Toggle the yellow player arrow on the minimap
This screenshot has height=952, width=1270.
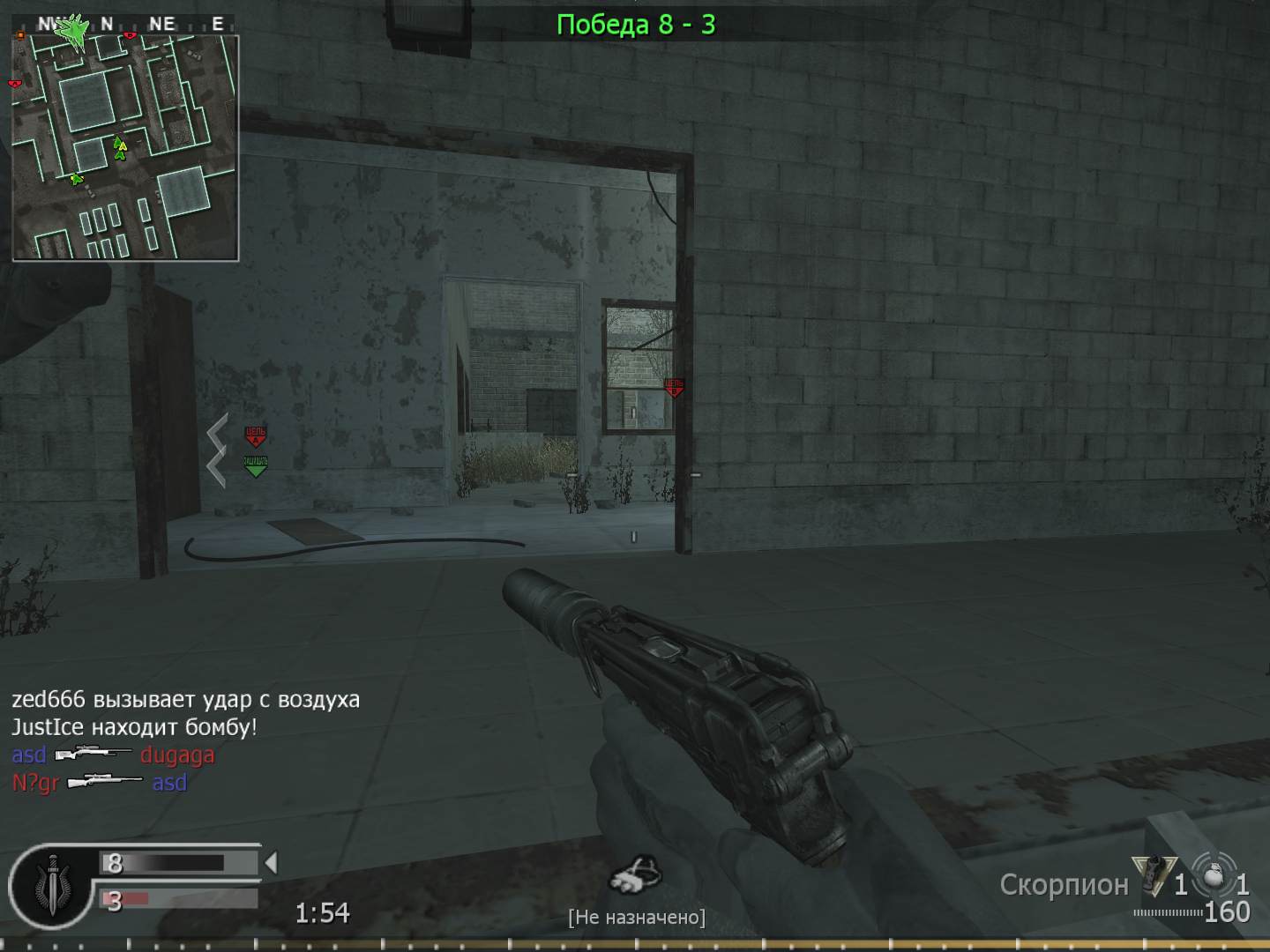click(x=122, y=145)
